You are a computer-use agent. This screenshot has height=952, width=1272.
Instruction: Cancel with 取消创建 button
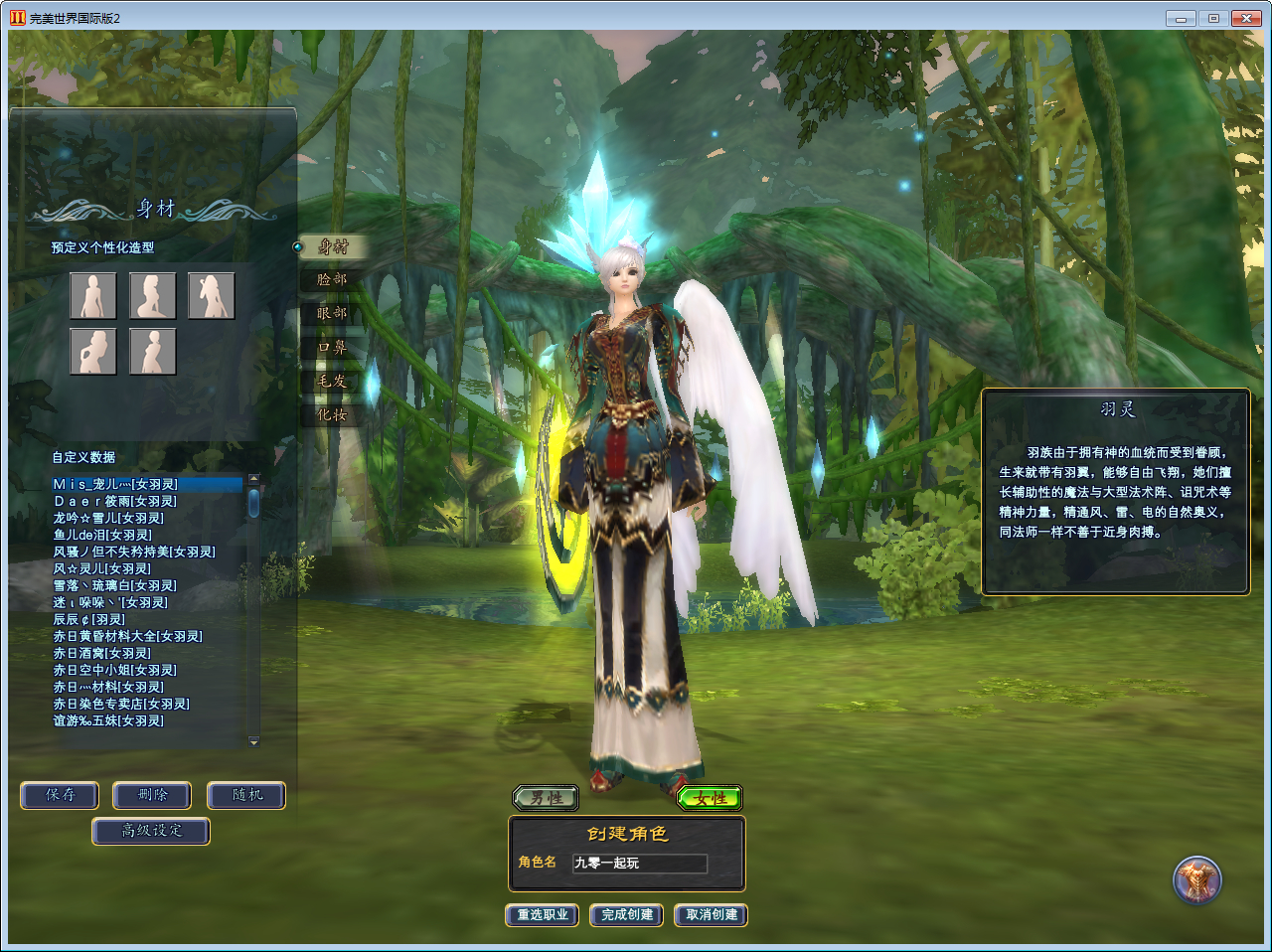coord(712,914)
